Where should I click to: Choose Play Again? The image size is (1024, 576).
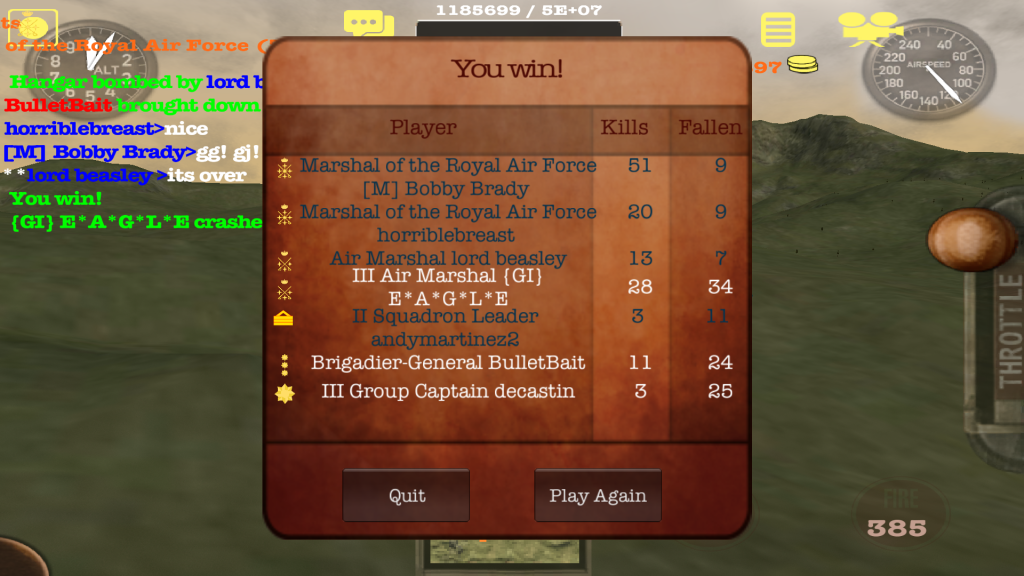coord(598,496)
